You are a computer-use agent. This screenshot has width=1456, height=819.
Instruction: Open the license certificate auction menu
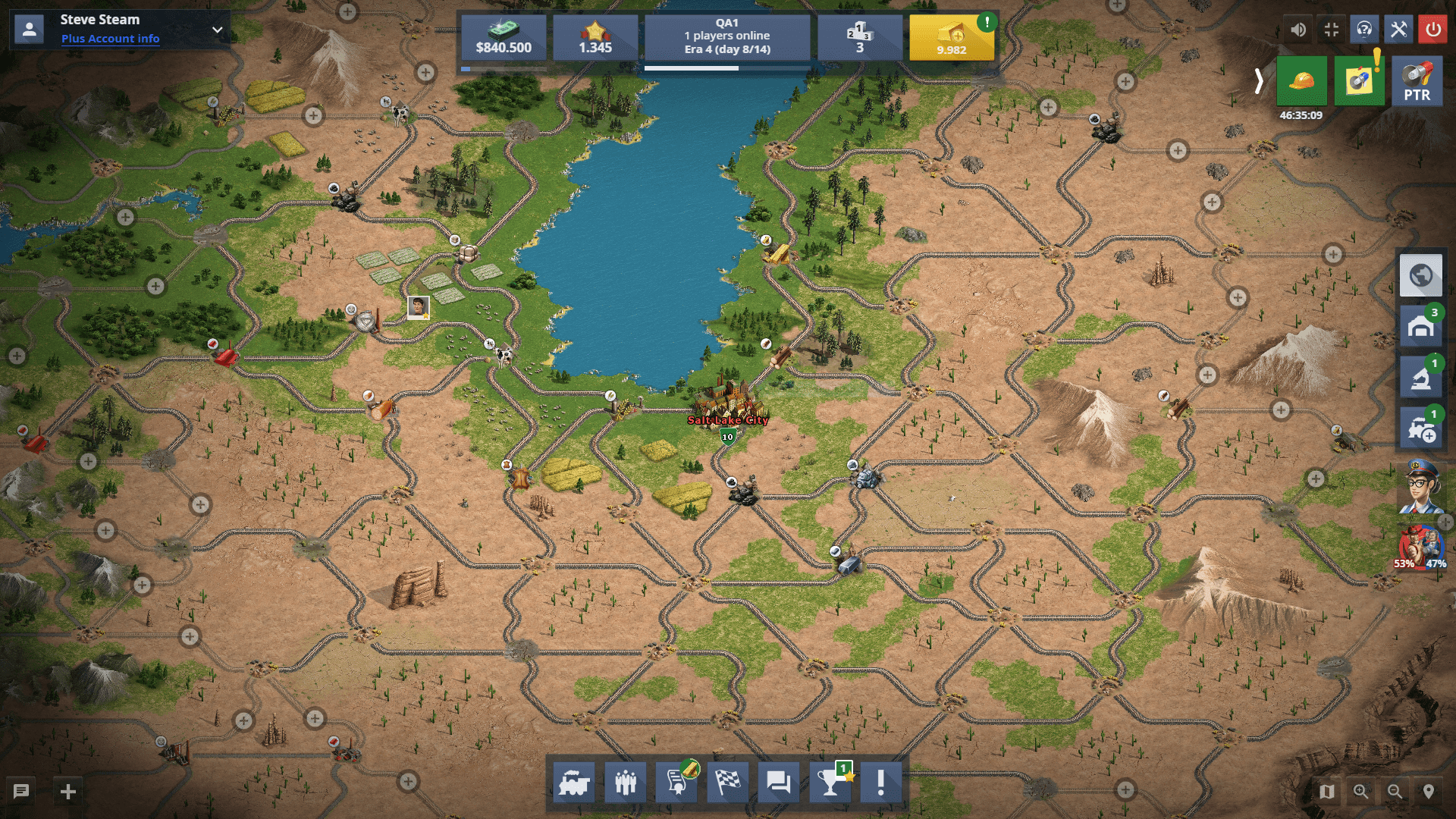coord(677,782)
